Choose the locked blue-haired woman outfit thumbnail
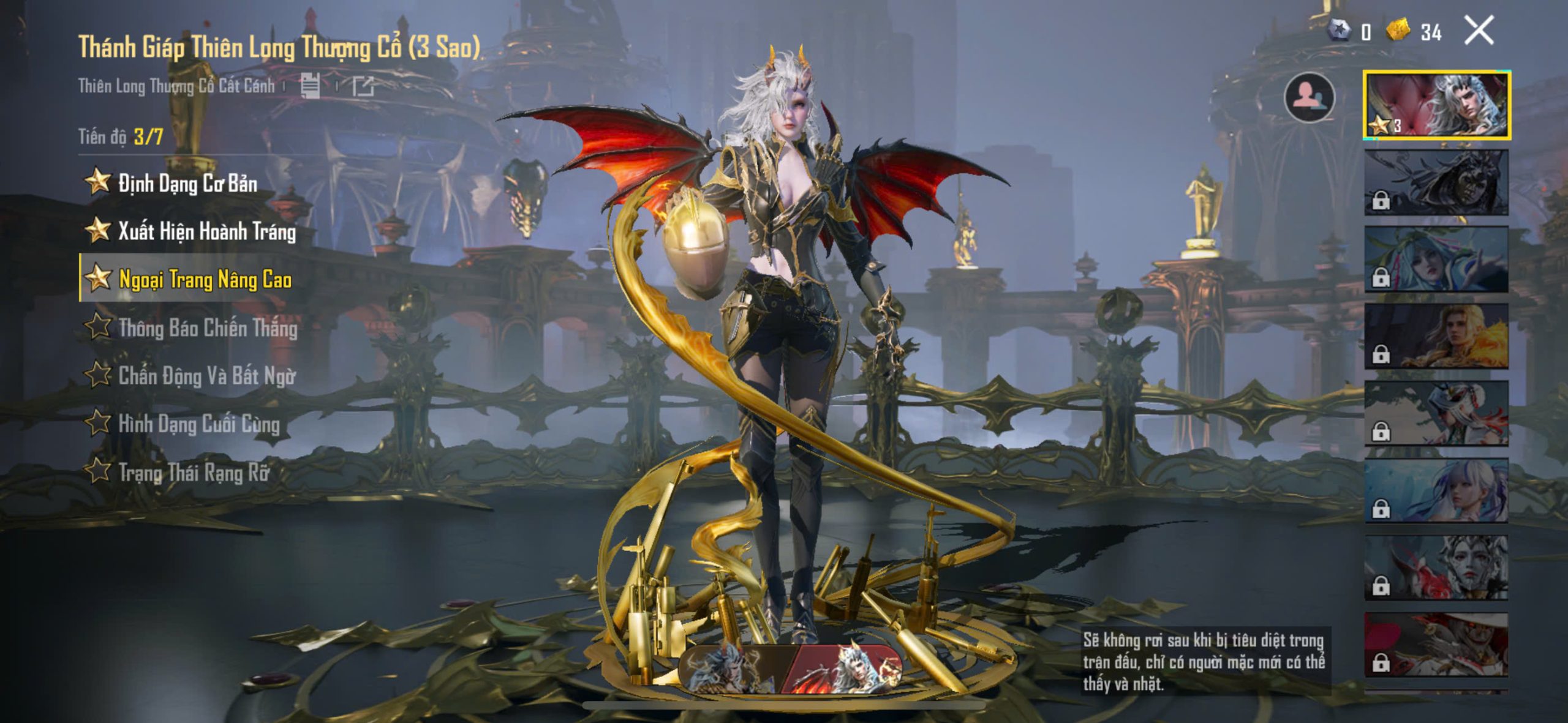This screenshot has height=723, width=1568. [x=1436, y=491]
